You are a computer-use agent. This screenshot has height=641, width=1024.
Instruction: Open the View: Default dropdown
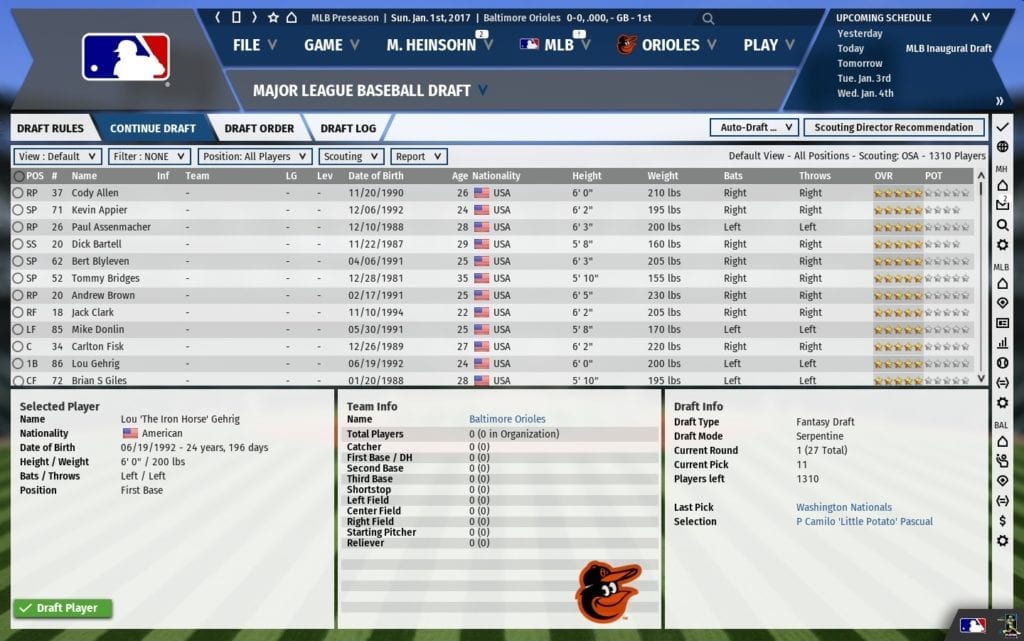click(x=57, y=156)
